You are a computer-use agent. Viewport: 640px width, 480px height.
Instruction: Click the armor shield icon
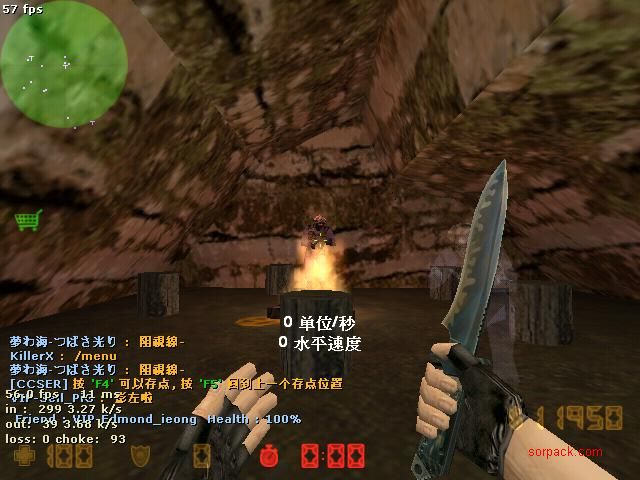coord(141,456)
